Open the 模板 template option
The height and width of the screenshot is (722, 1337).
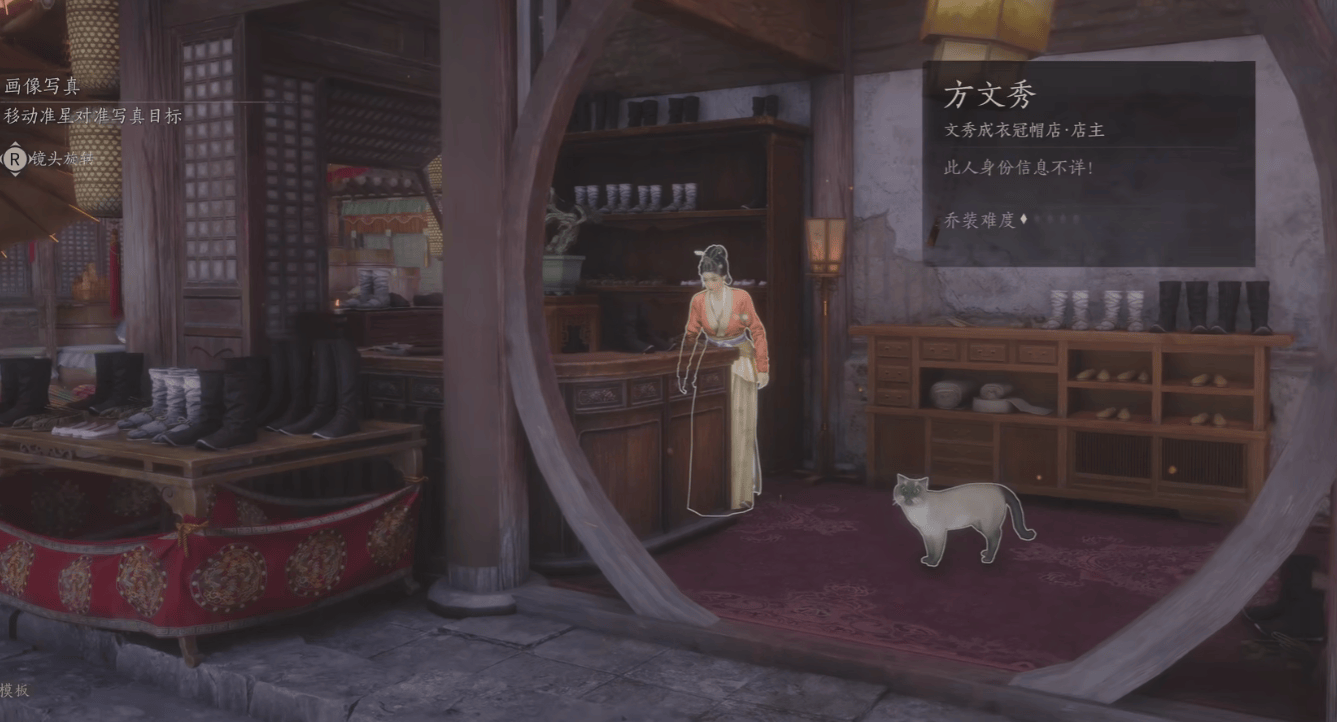click(15, 690)
